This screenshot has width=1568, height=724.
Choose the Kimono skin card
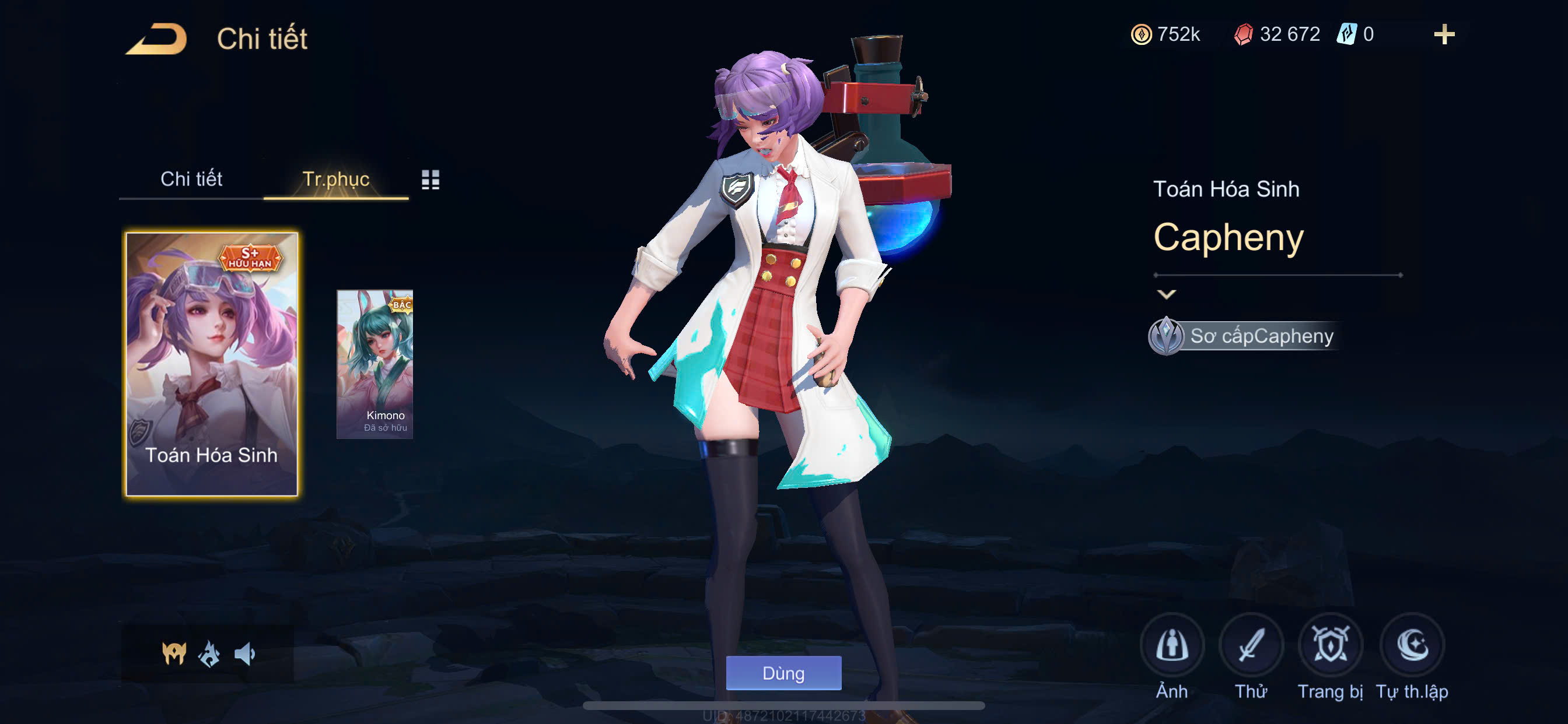click(x=375, y=364)
